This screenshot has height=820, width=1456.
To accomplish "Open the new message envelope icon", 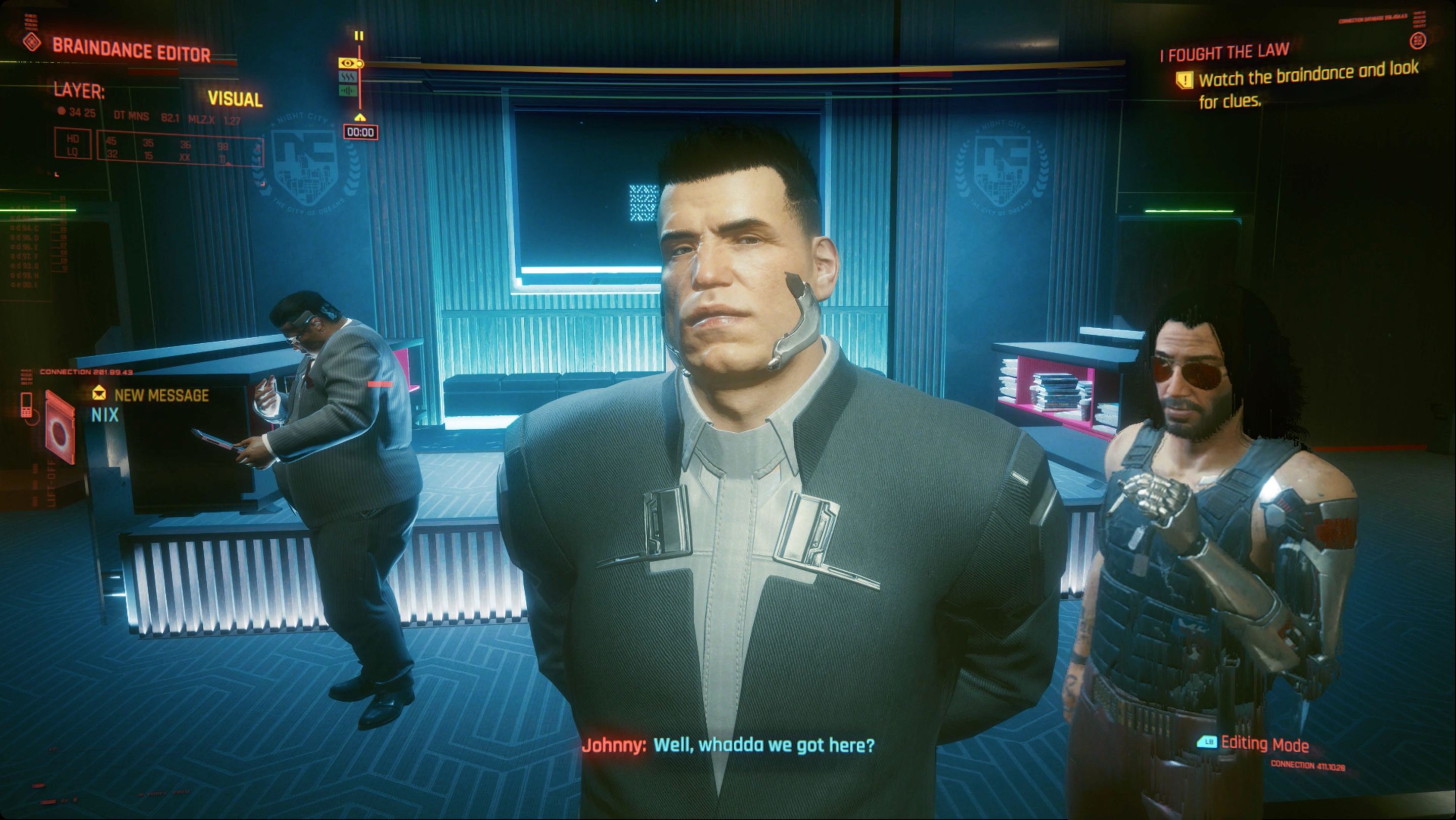I will [100, 394].
